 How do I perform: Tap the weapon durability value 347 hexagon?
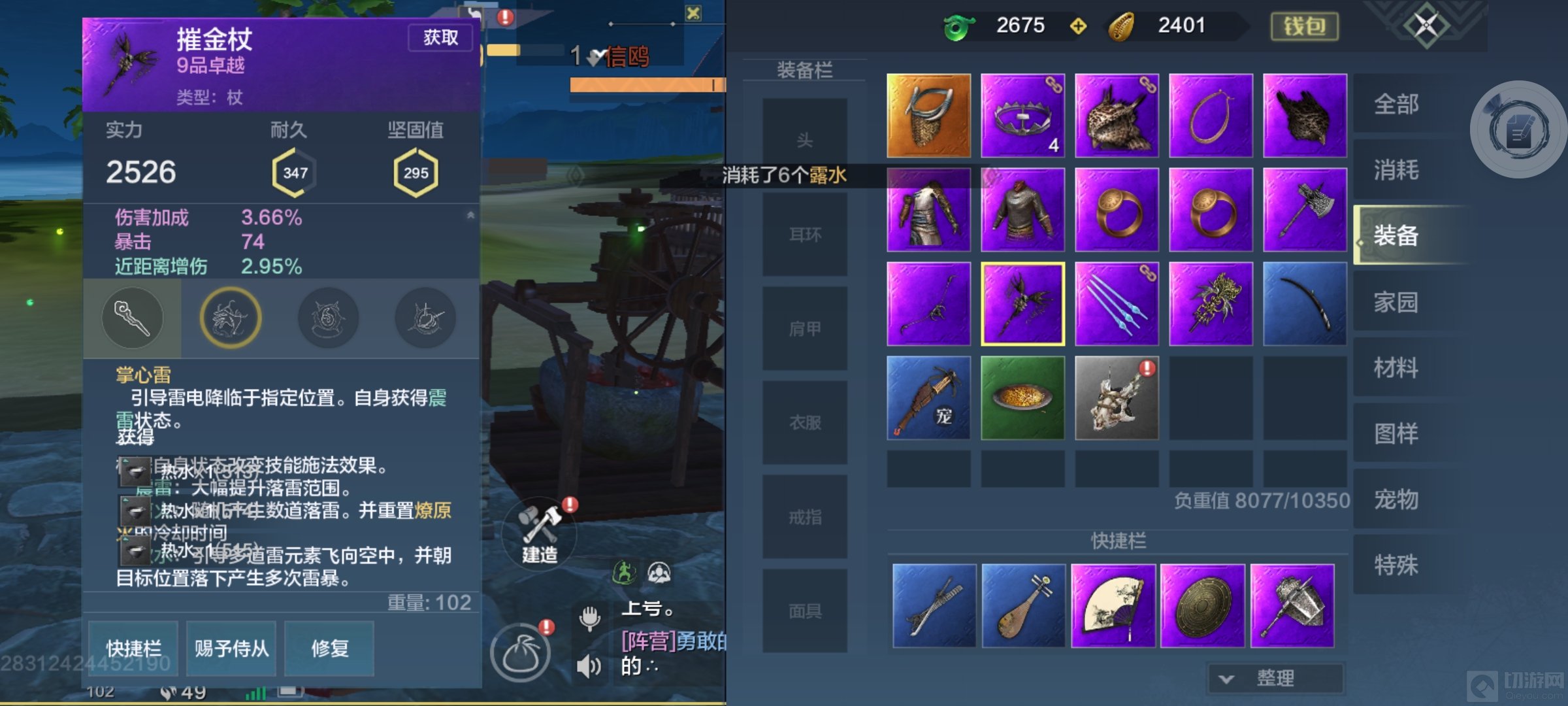pyautogui.click(x=296, y=173)
